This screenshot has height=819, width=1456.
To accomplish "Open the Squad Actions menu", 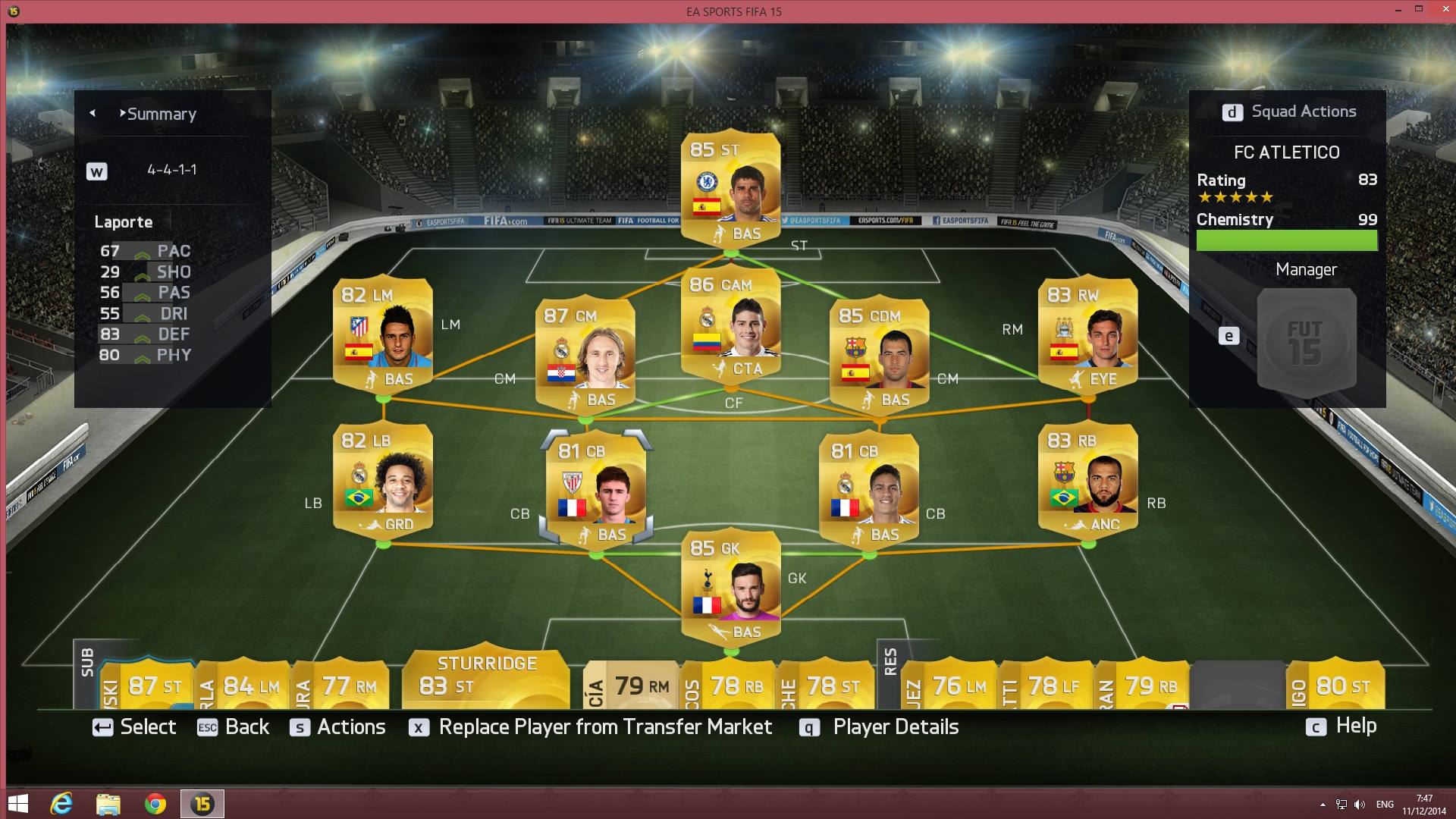I will coord(1288,111).
